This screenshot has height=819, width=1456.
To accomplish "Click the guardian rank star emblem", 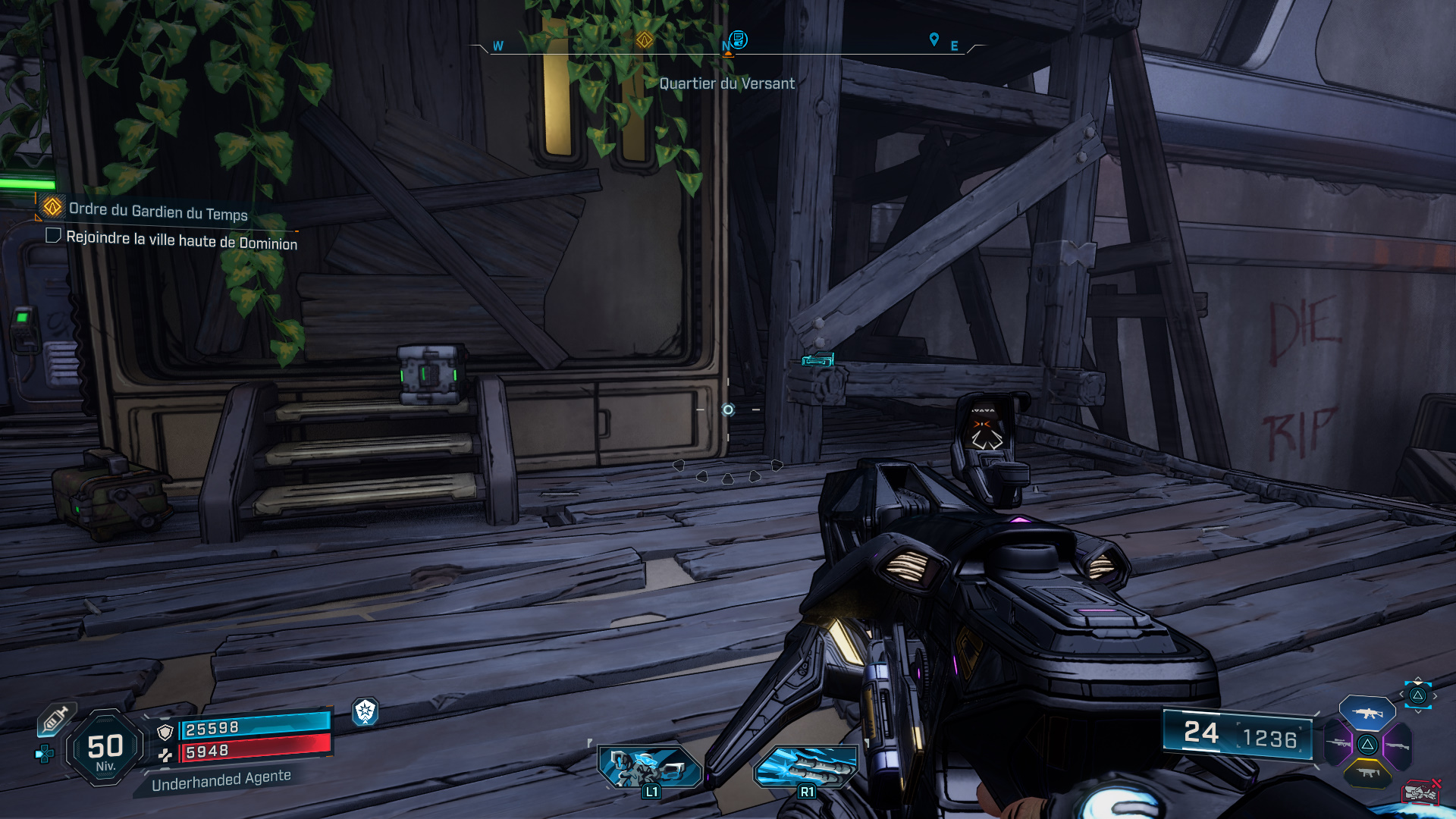I will pyautogui.click(x=366, y=711).
